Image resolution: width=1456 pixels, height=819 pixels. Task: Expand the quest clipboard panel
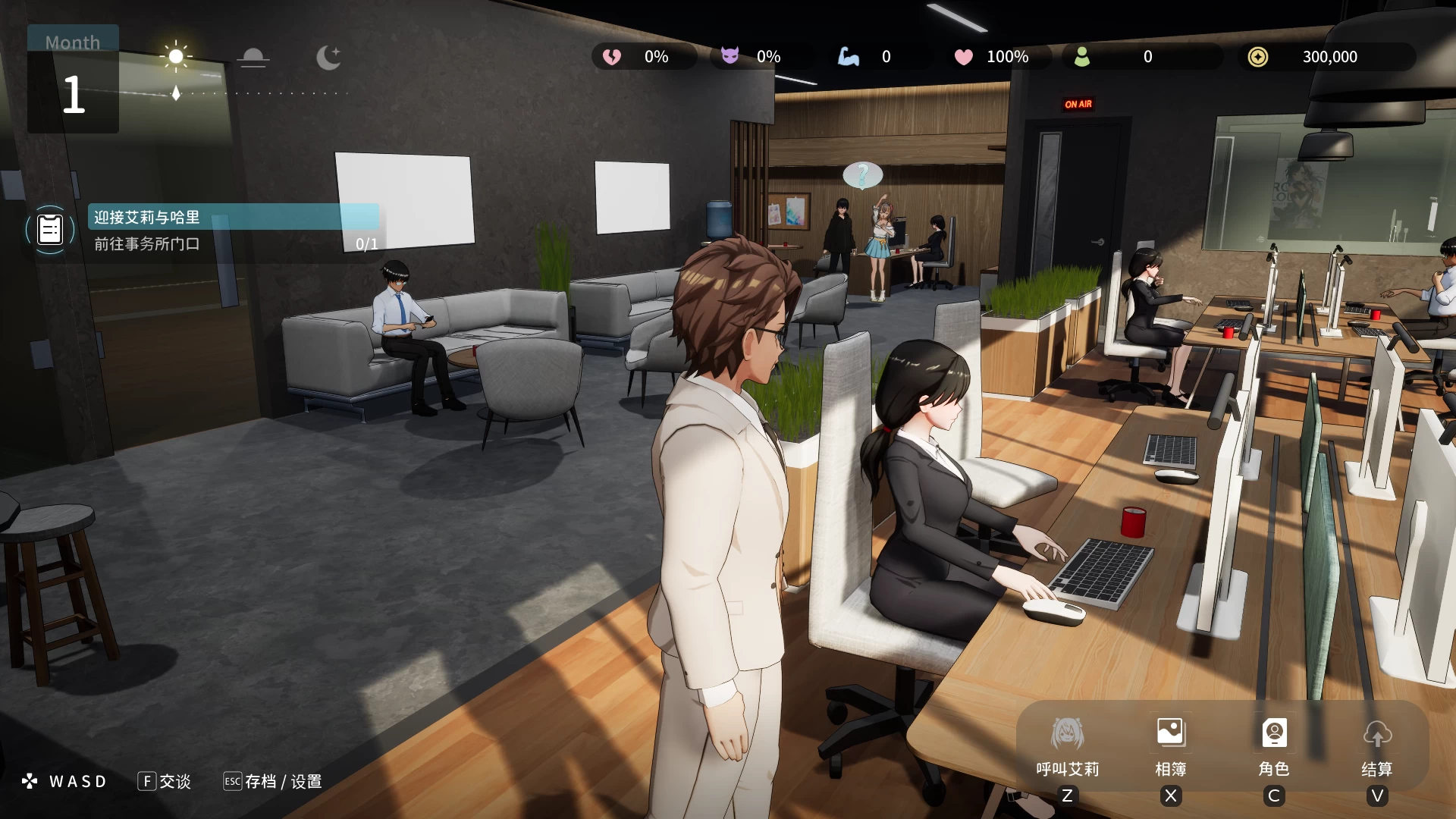[49, 229]
